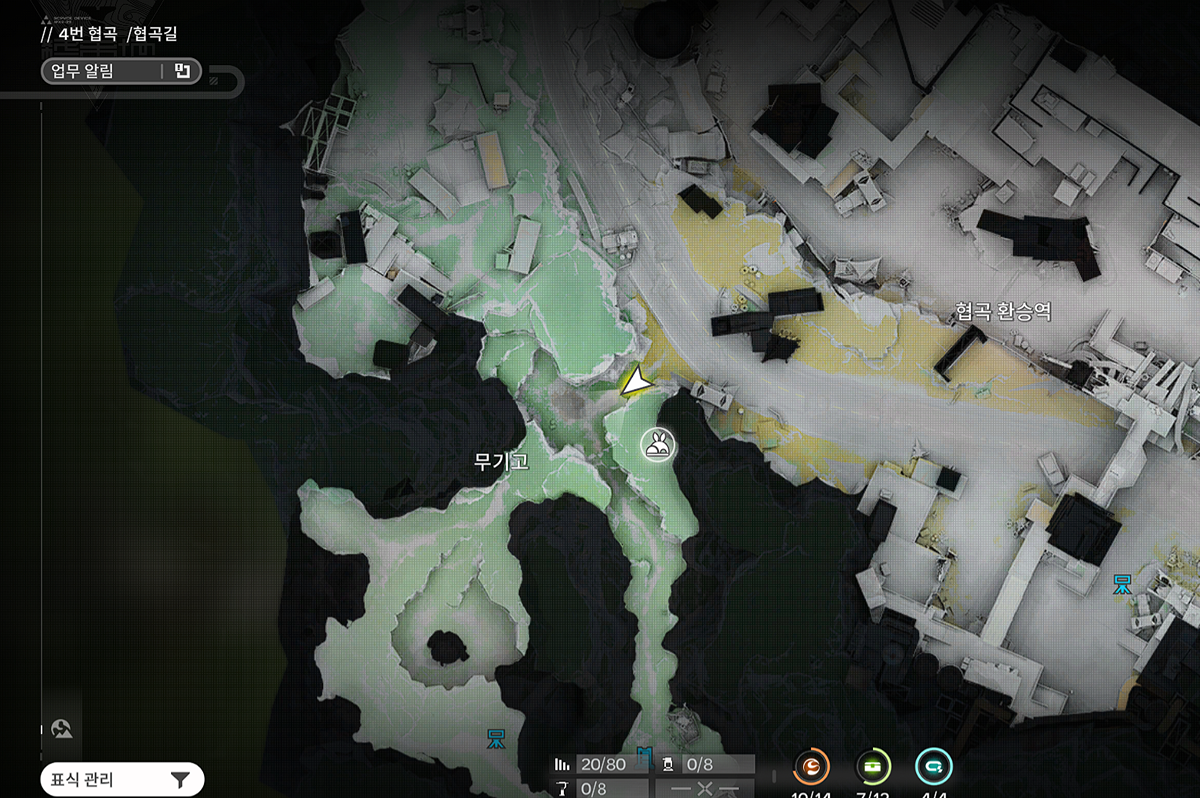Select the cyan device marker near the bottom left
This screenshot has height=798, width=1200.
point(497,738)
